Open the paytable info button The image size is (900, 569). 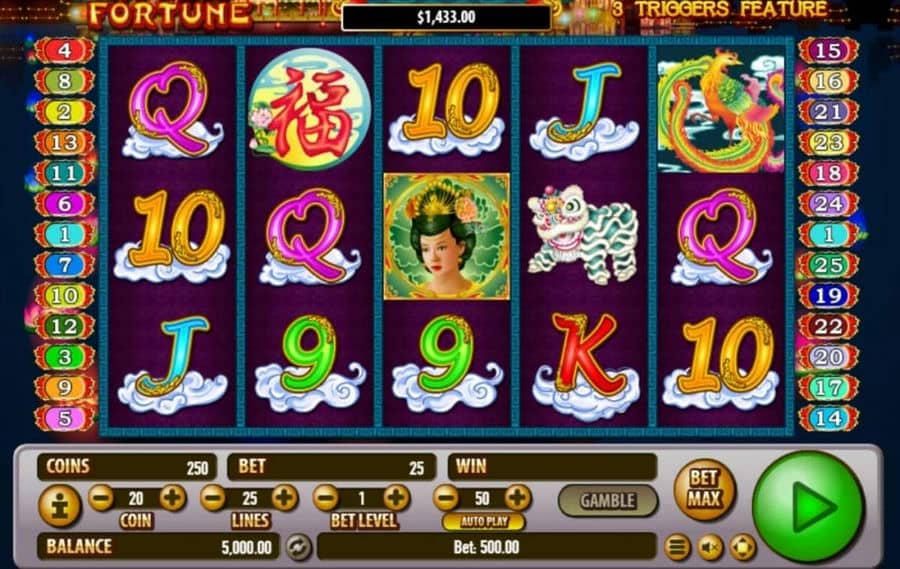pos(59,506)
